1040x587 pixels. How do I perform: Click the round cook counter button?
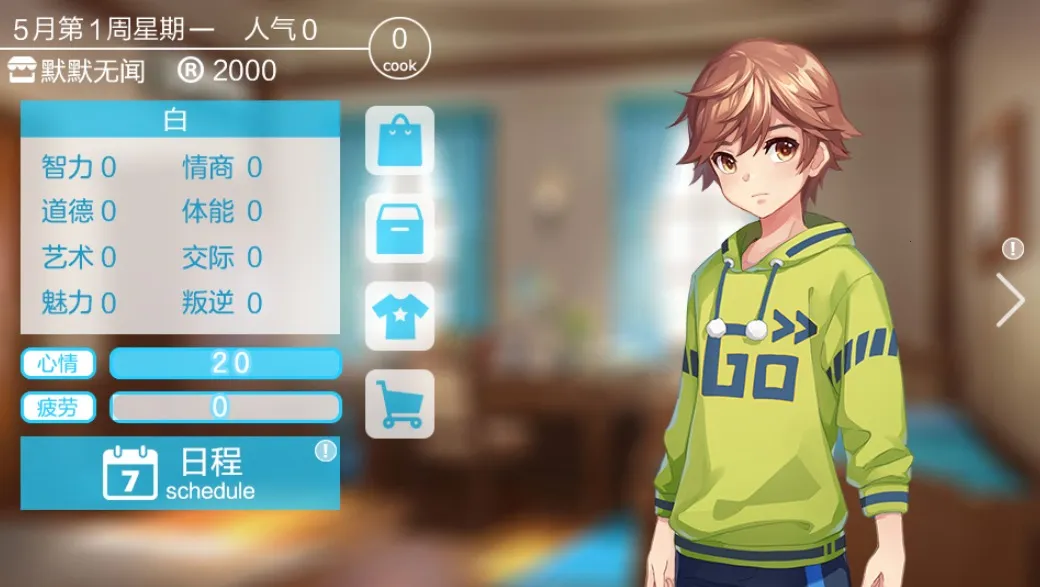[x=400, y=48]
